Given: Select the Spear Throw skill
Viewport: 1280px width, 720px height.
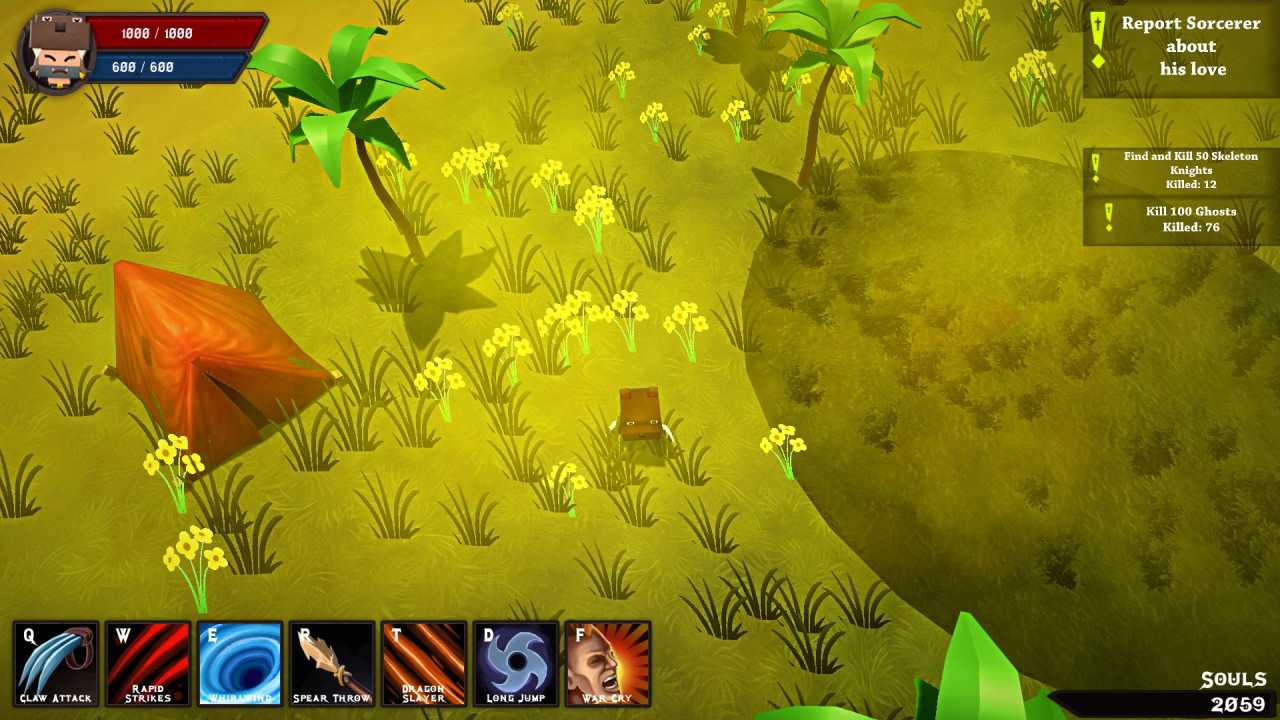Looking at the screenshot, I should tap(332, 664).
